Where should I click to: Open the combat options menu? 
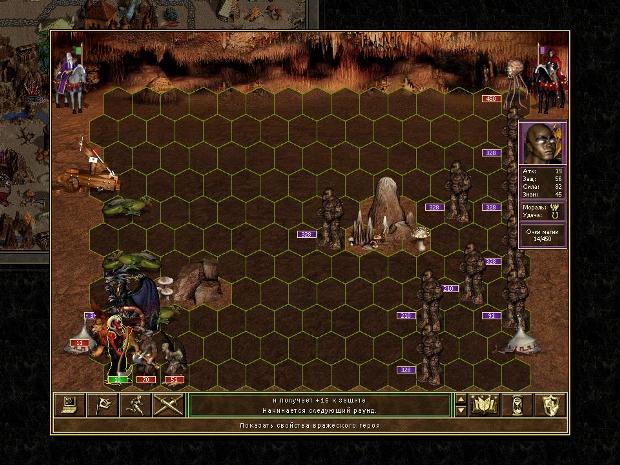pos(69,405)
